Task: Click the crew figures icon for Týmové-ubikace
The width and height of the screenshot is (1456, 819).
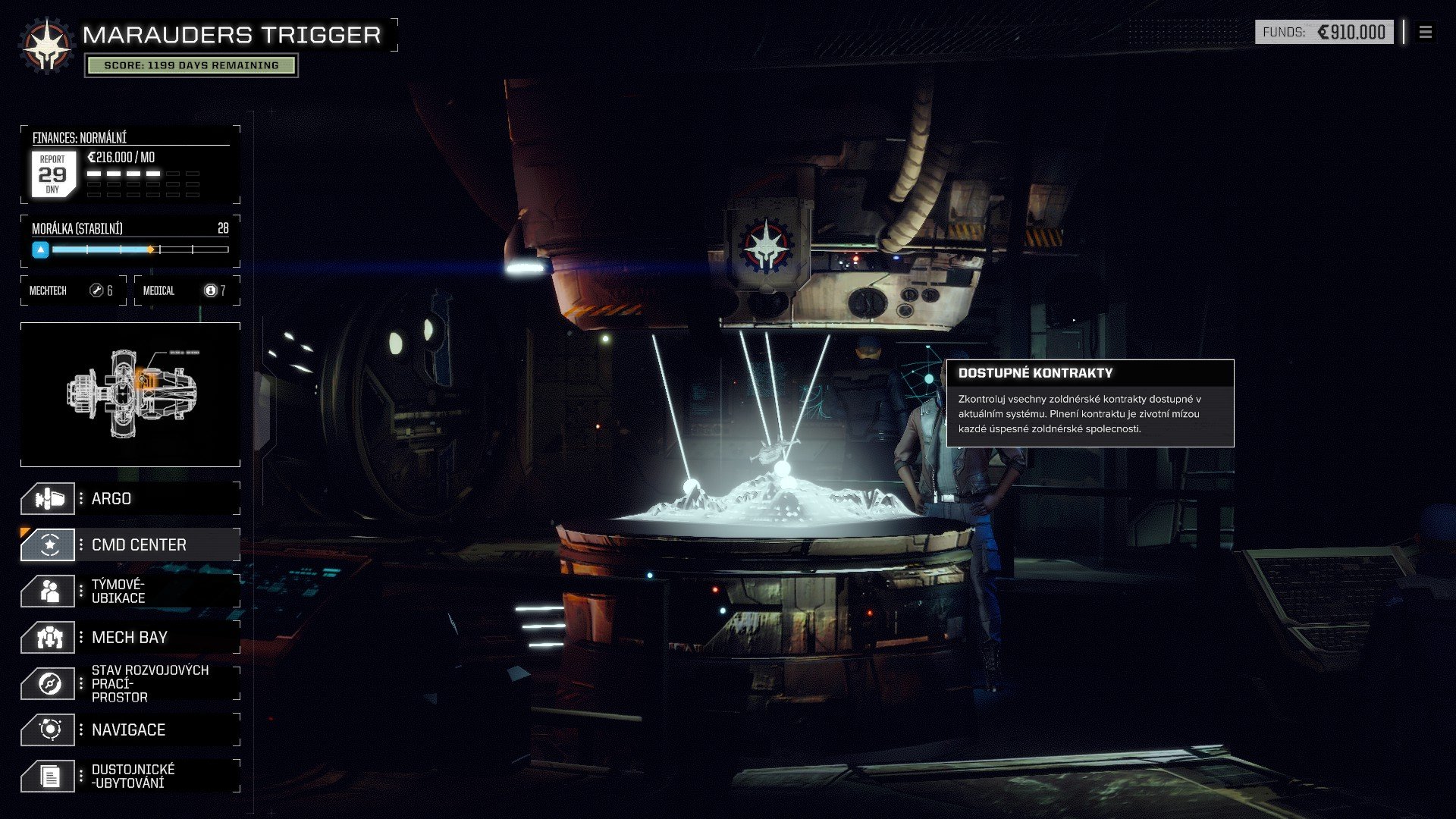Action: 48,591
